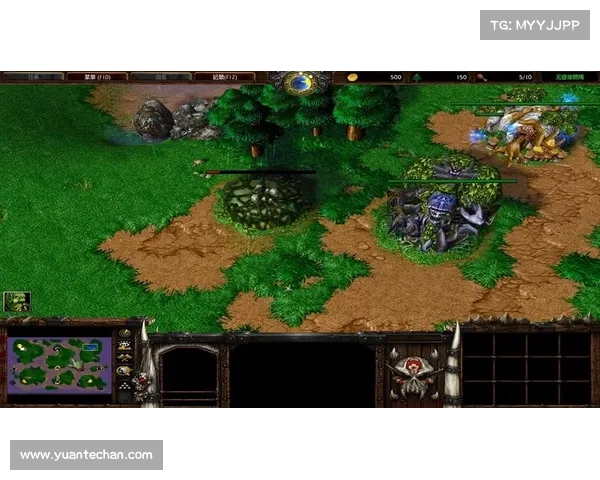The width and height of the screenshot is (600, 480).
Task: Open the 纪录 (F12) message log
Action: click(x=224, y=76)
